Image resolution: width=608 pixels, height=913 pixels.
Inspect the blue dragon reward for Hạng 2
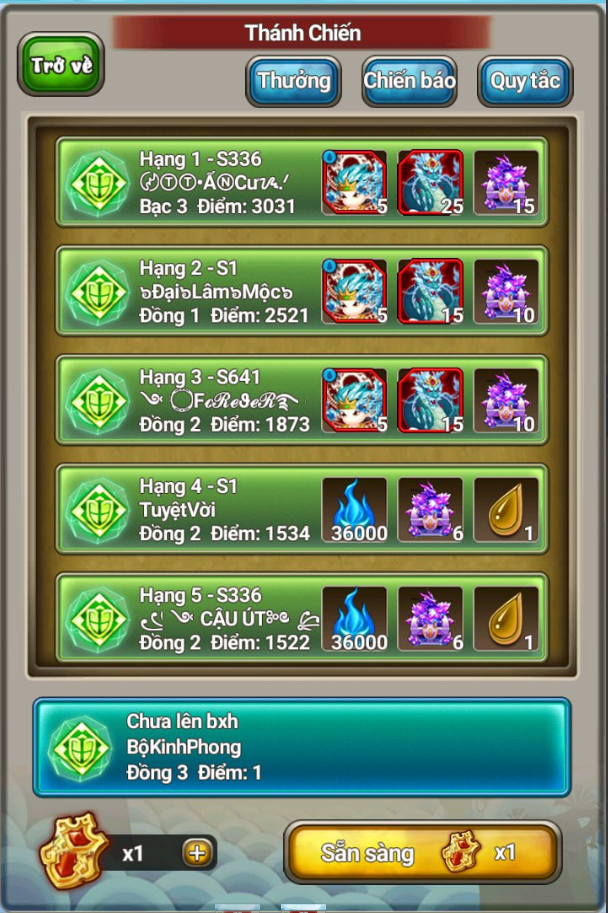tap(430, 292)
